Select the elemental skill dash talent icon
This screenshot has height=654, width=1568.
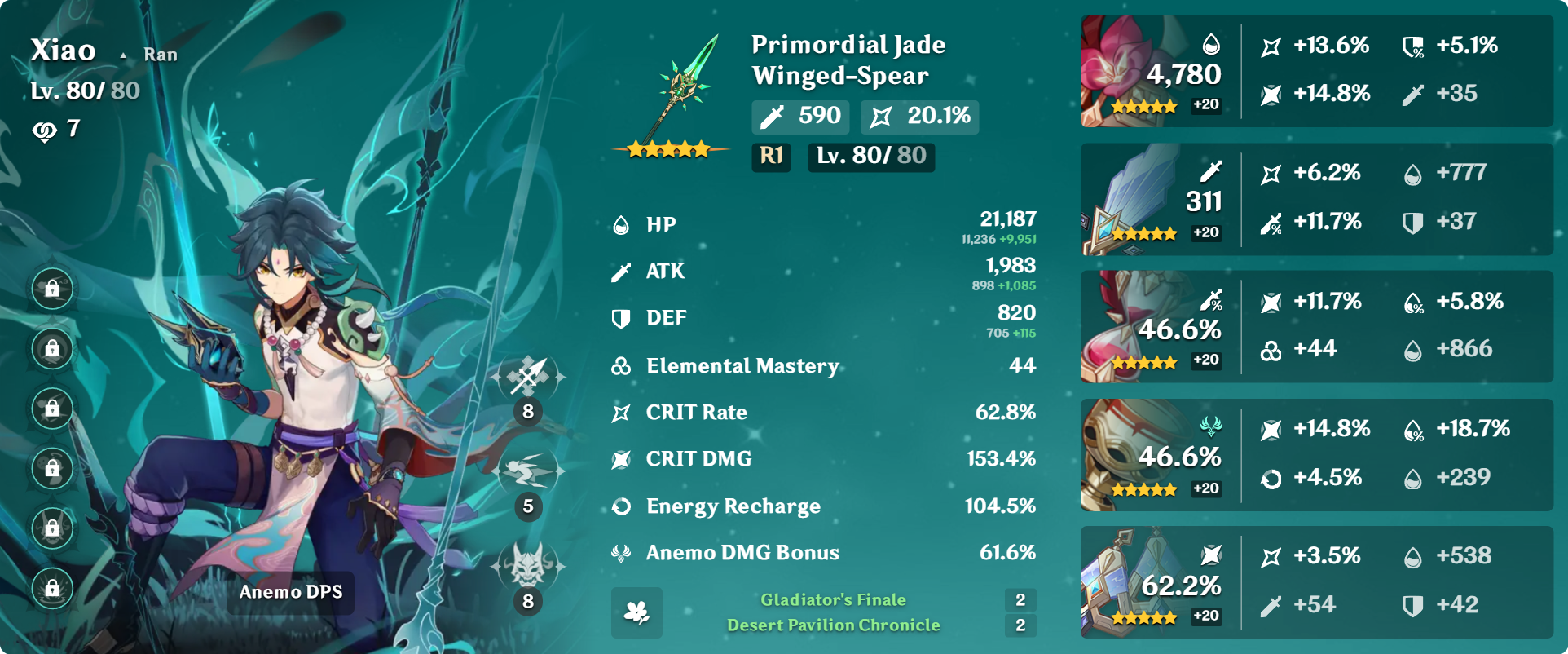click(528, 471)
